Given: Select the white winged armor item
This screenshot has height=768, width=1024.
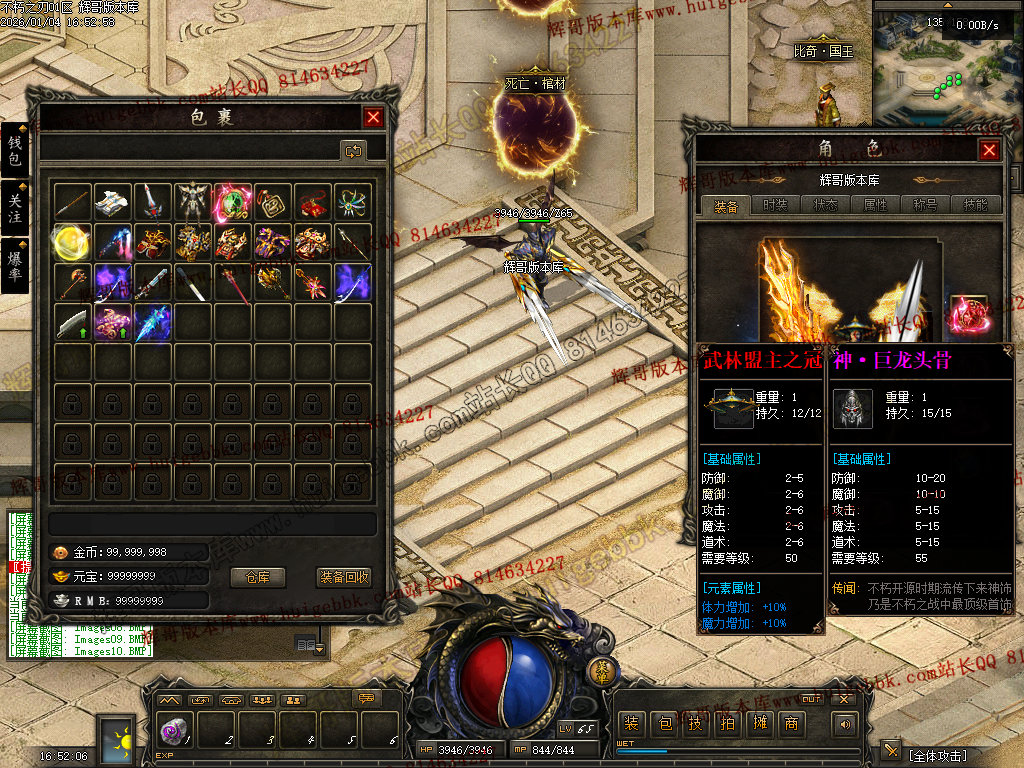Looking at the screenshot, I should (x=192, y=202).
